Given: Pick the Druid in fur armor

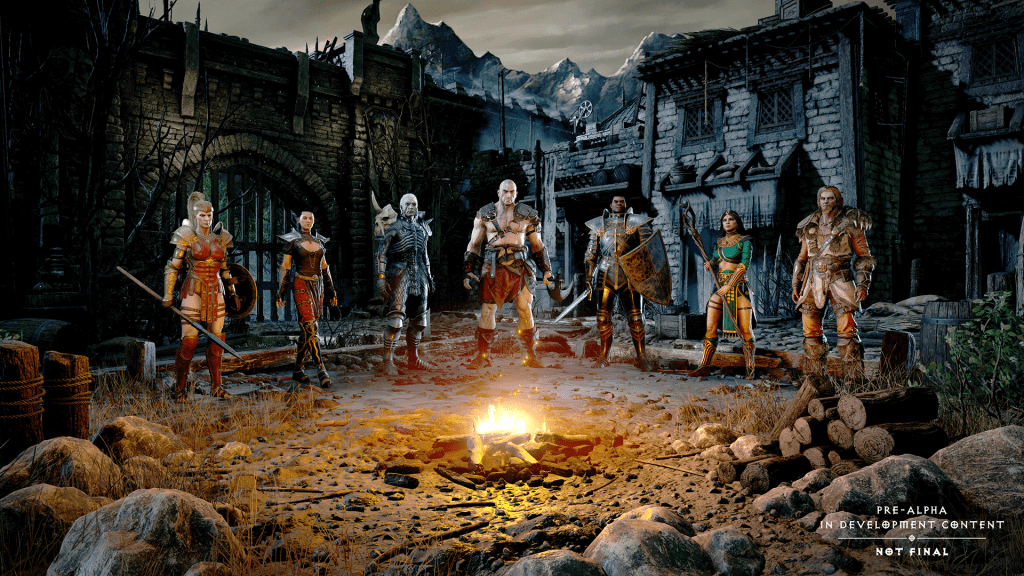Looking at the screenshot, I should pyautogui.click(x=832, y=270).
